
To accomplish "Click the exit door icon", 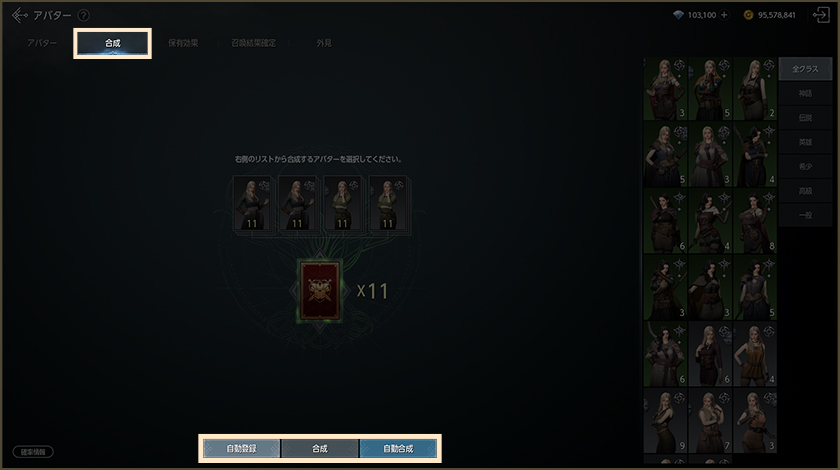I will (821, 16).
